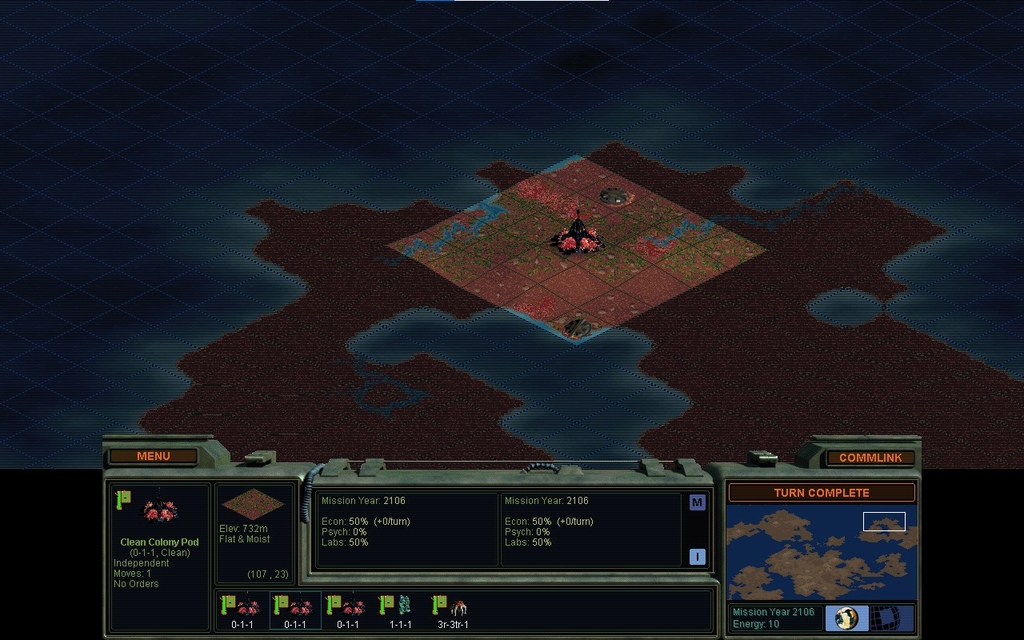The width and height of the screenshot is (1024, 640).
Task: Select the I button in info panel
Action: (x=697, y=557)
